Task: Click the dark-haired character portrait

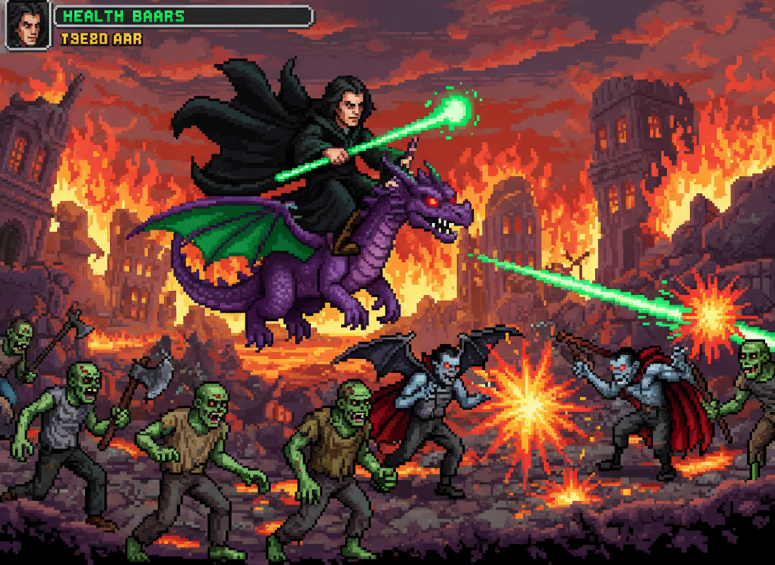Action: [x=28, y=26]
